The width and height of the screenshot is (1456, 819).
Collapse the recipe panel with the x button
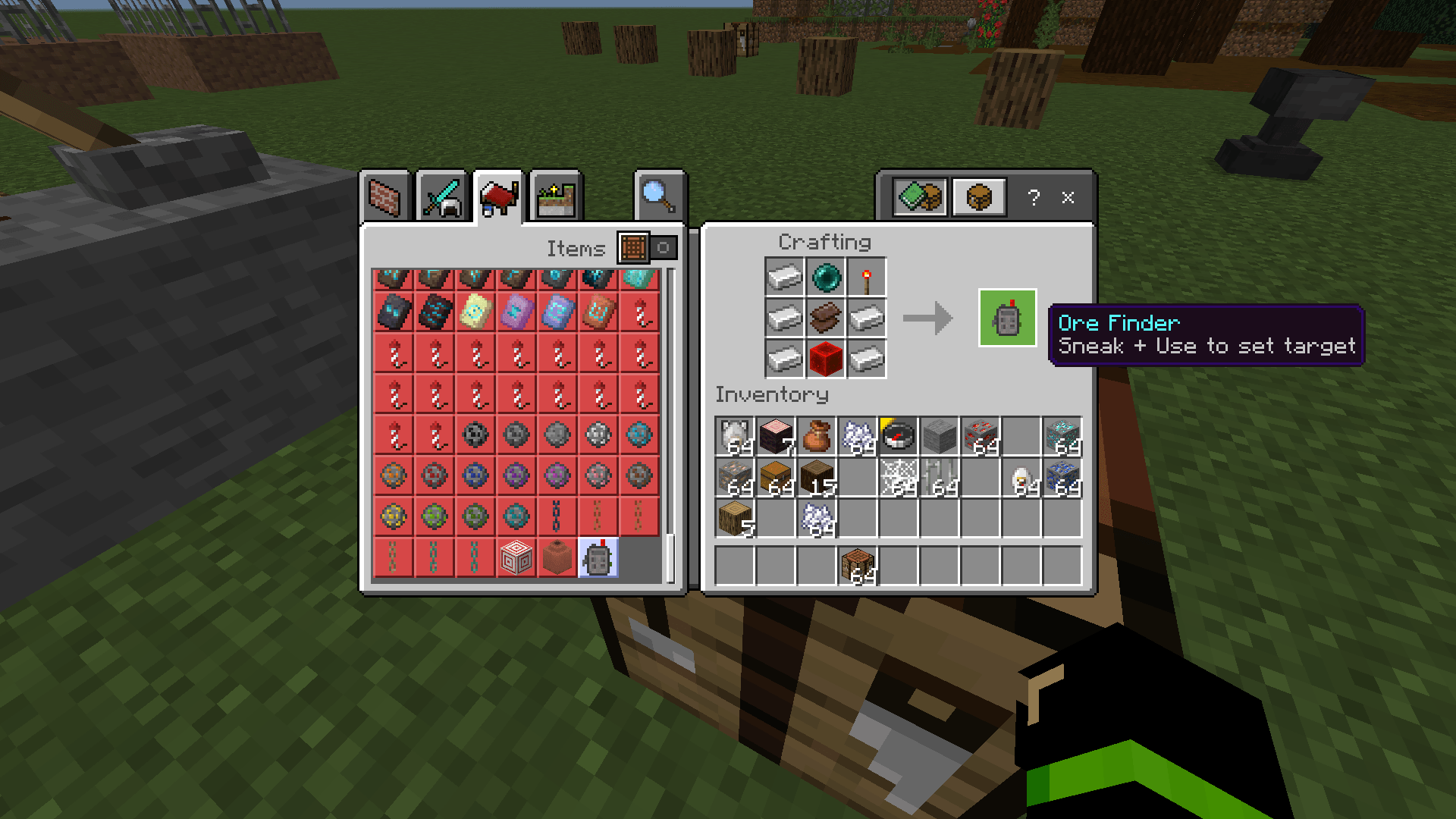[1068, 199]
